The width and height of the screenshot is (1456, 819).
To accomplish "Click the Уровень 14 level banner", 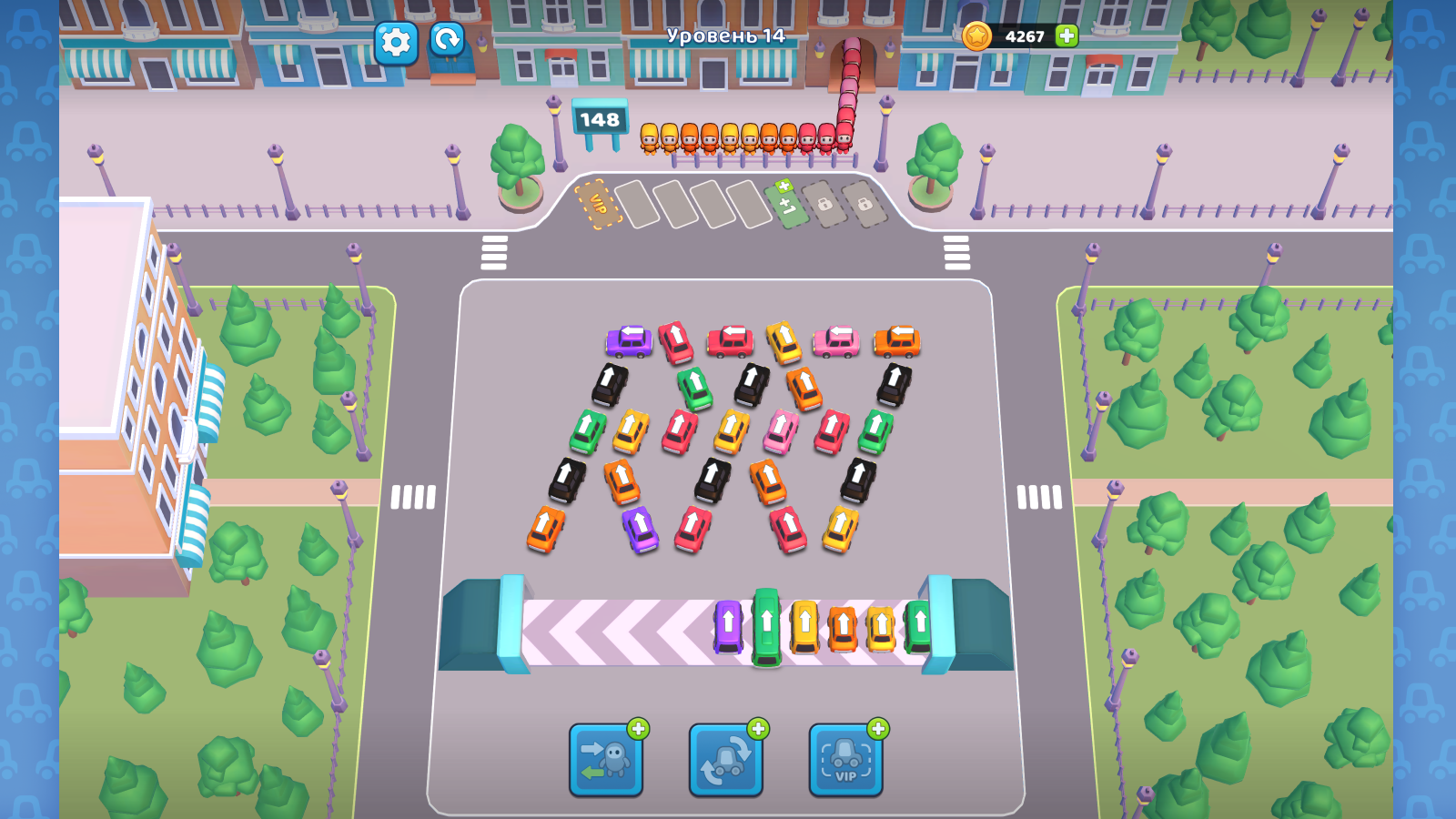I will 725,38.
